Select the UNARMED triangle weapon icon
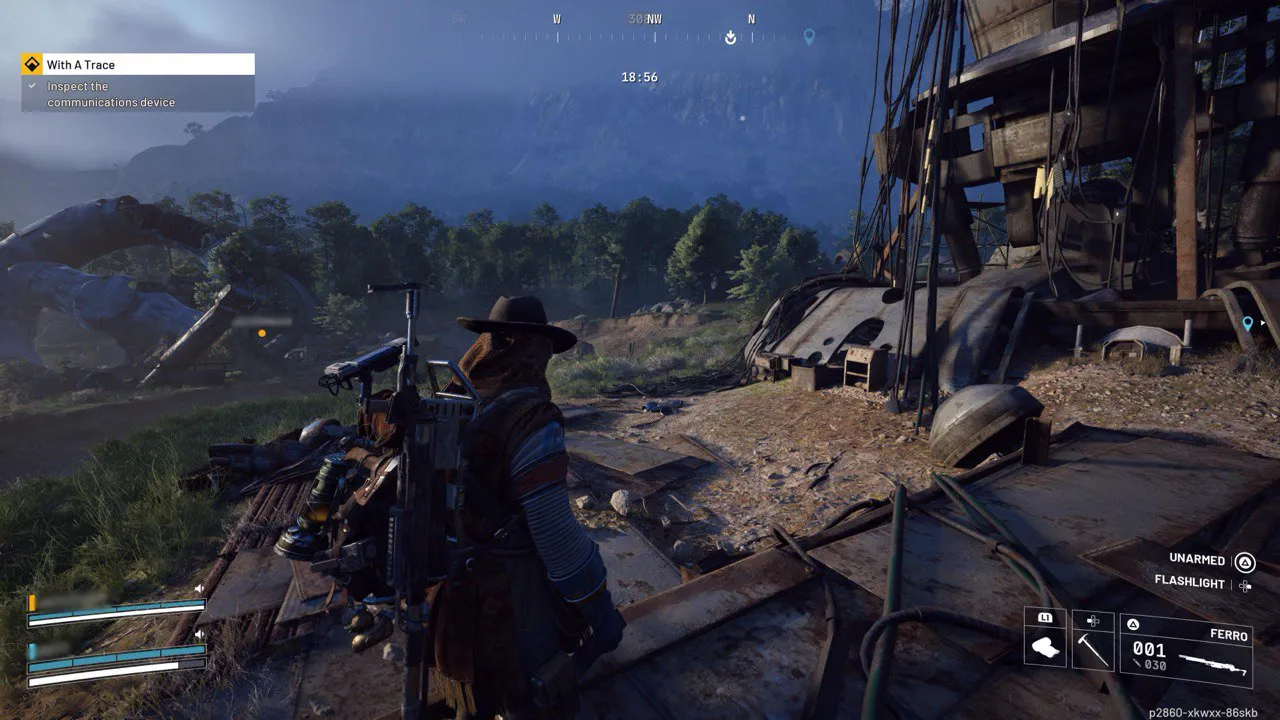Viewport: 1280px width, 720px height. pyautogui.click(x=1243, y=562)
